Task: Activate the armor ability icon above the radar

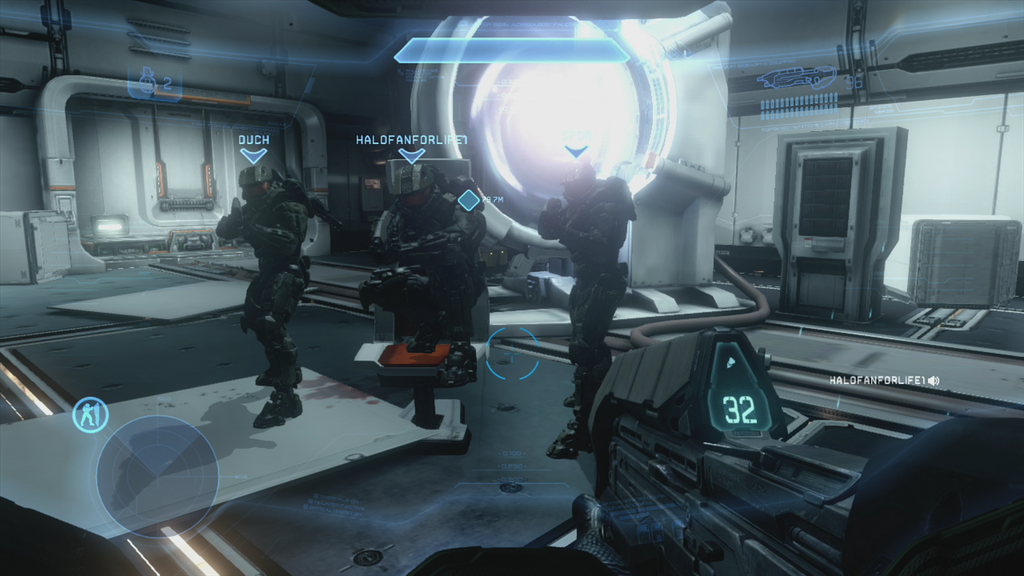Action: coord(90,415)
